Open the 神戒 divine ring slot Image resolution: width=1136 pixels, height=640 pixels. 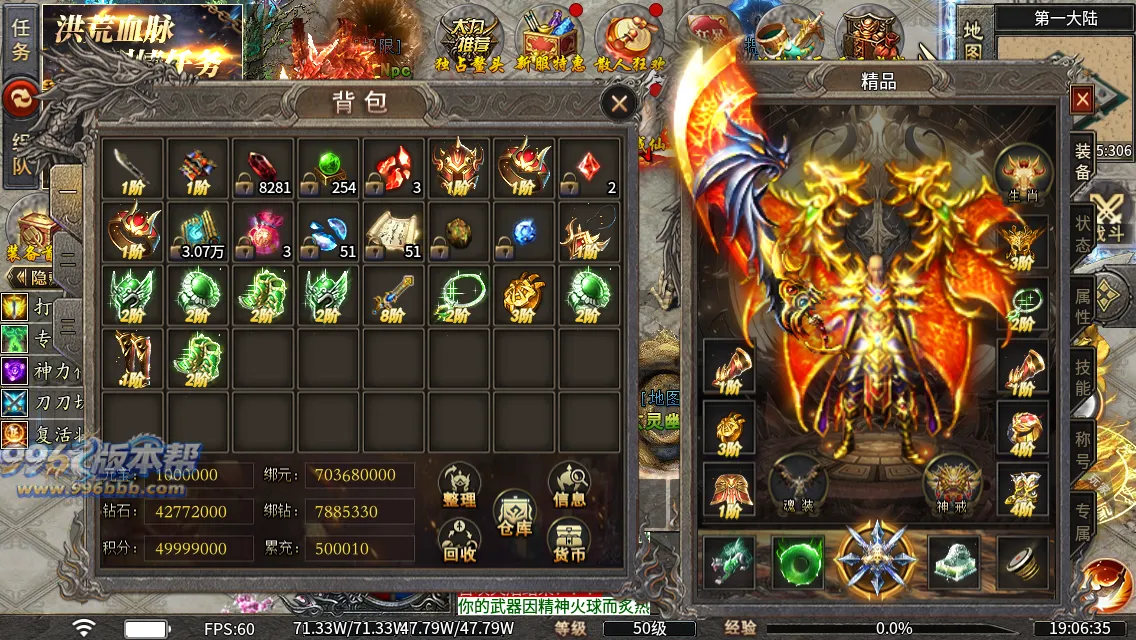951,485
